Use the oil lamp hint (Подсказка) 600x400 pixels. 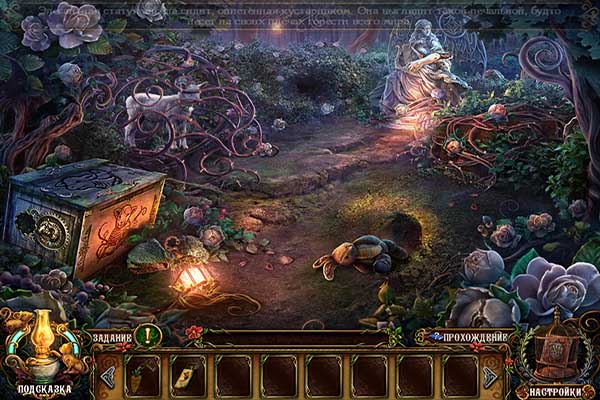(x=44, y=352)
